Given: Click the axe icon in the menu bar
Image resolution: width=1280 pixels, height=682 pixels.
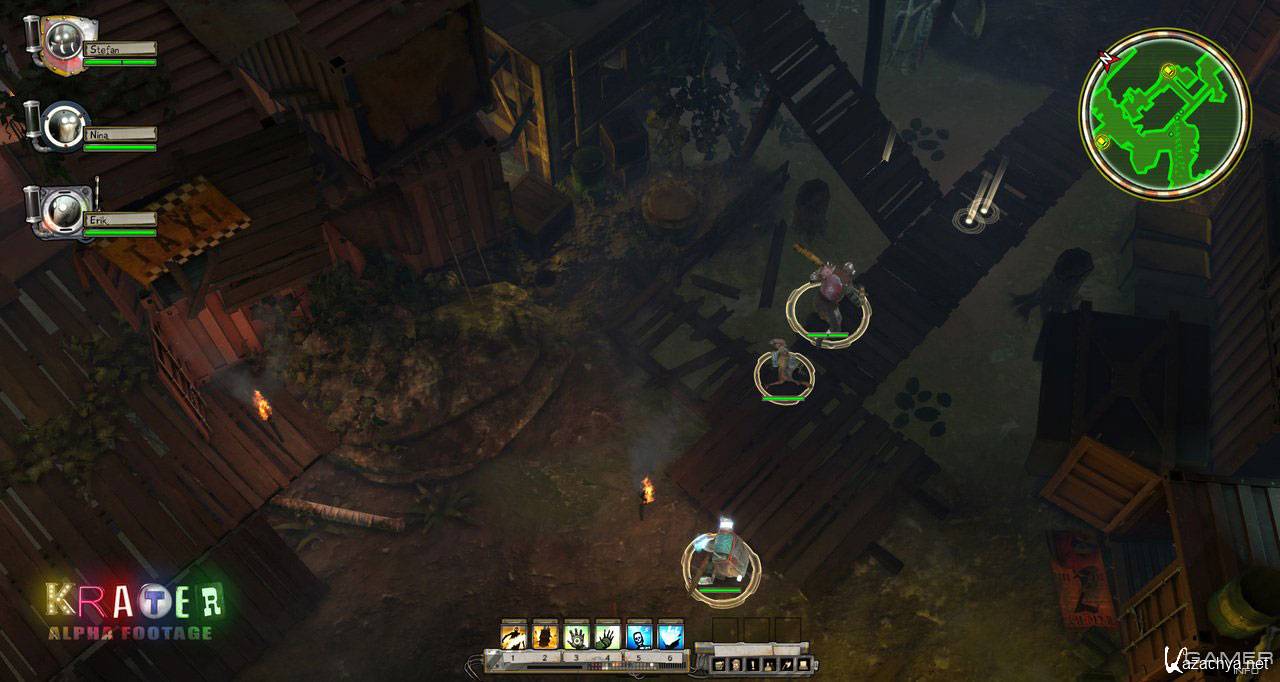Looking at the screenshot, I should point(786,665).
